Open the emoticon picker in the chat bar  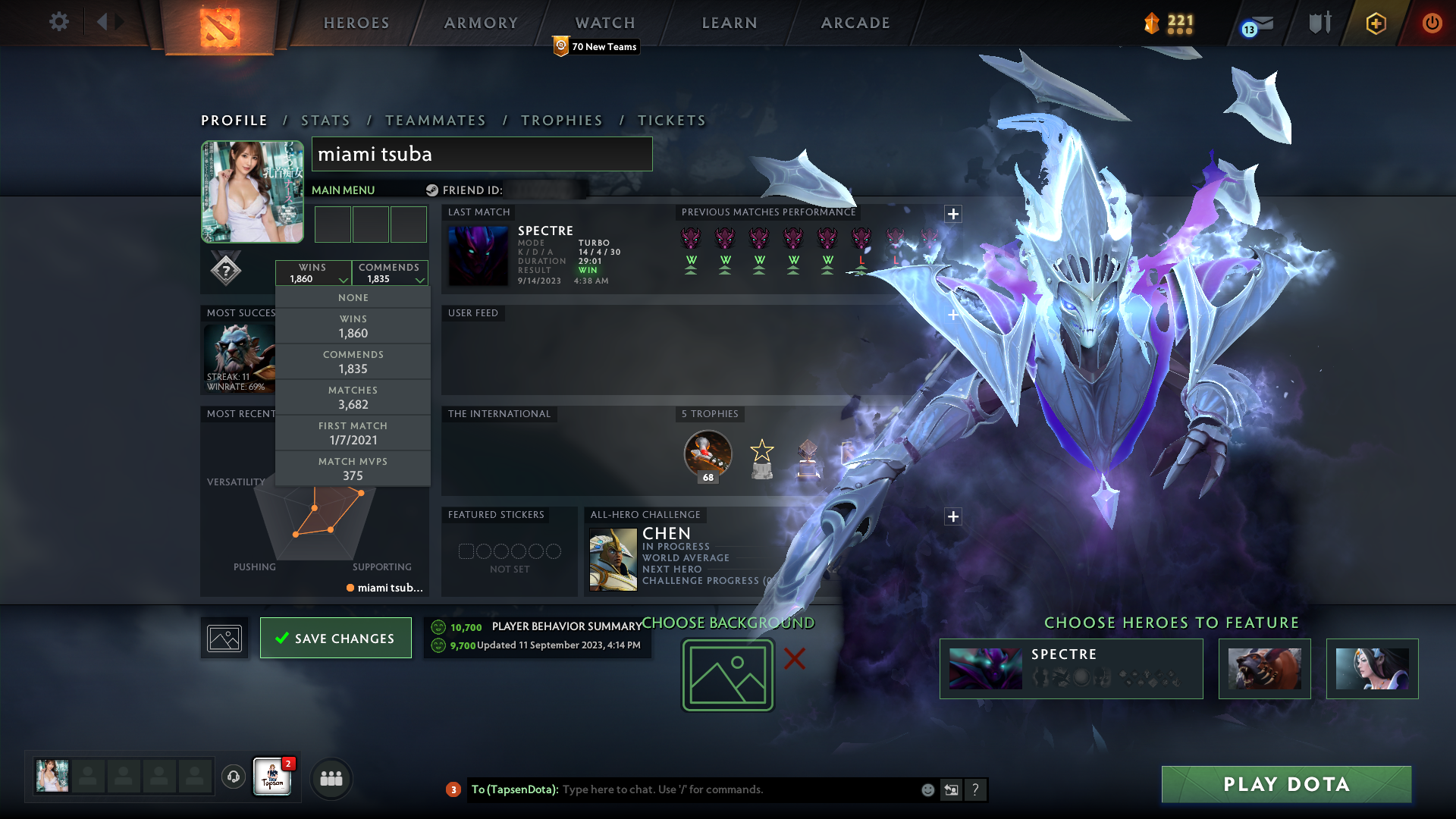click(927, 789)
